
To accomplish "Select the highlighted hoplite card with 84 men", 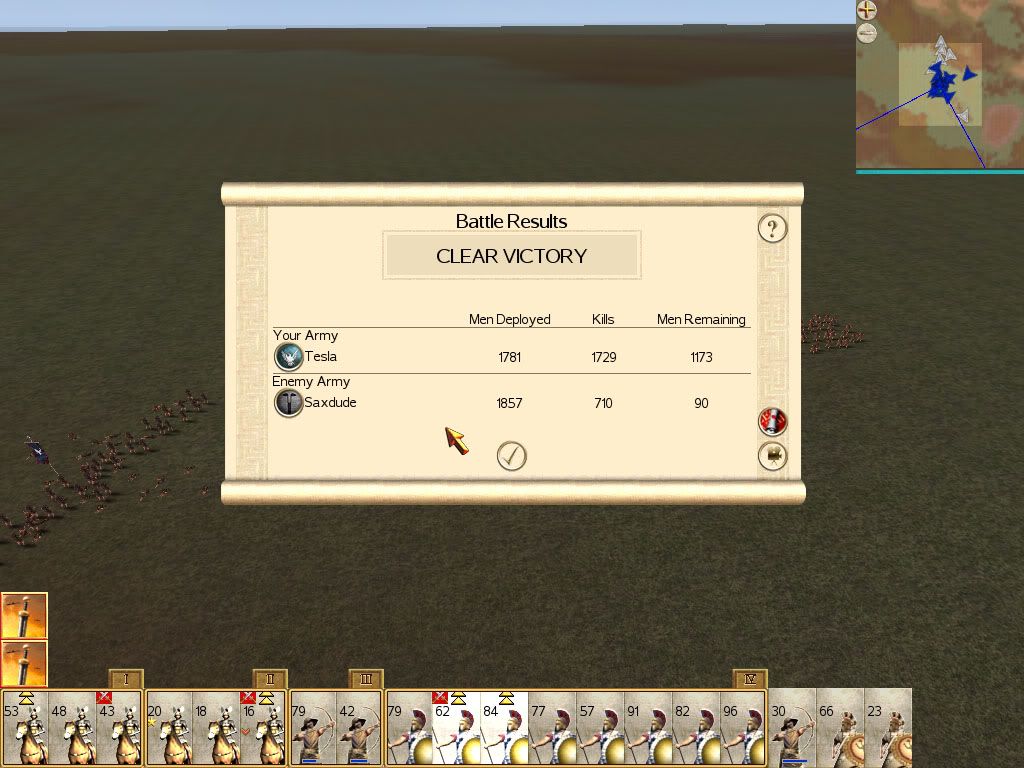I will tap(505, 728).
